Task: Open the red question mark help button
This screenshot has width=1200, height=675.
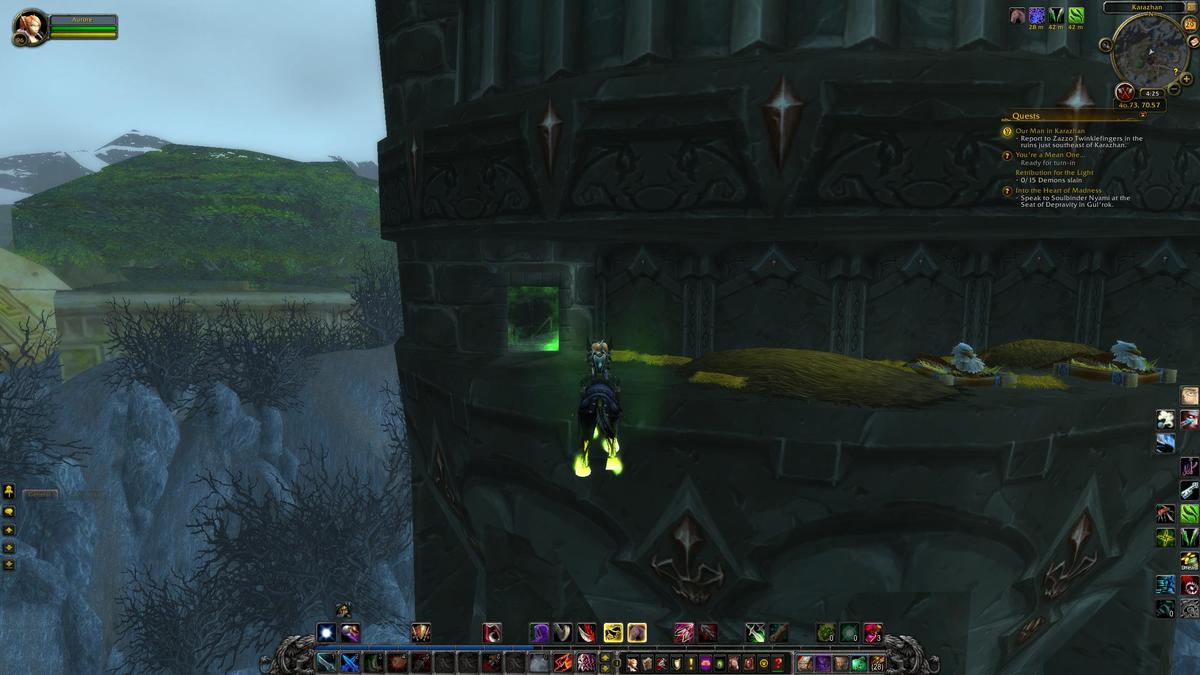Action: pyautogui.click(x=777, y=663)
